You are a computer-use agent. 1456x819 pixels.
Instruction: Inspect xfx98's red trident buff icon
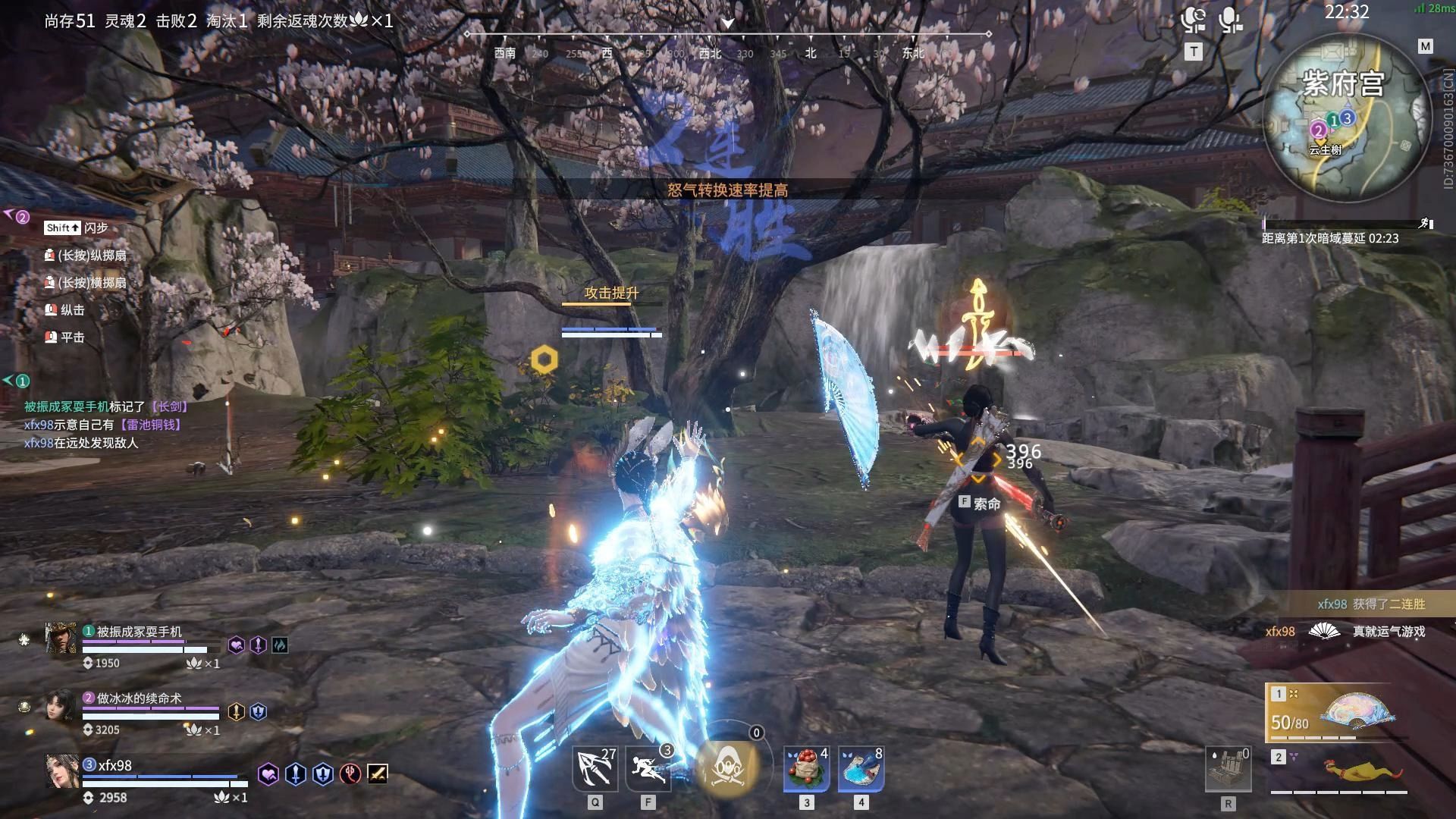(x=350, y=773)
